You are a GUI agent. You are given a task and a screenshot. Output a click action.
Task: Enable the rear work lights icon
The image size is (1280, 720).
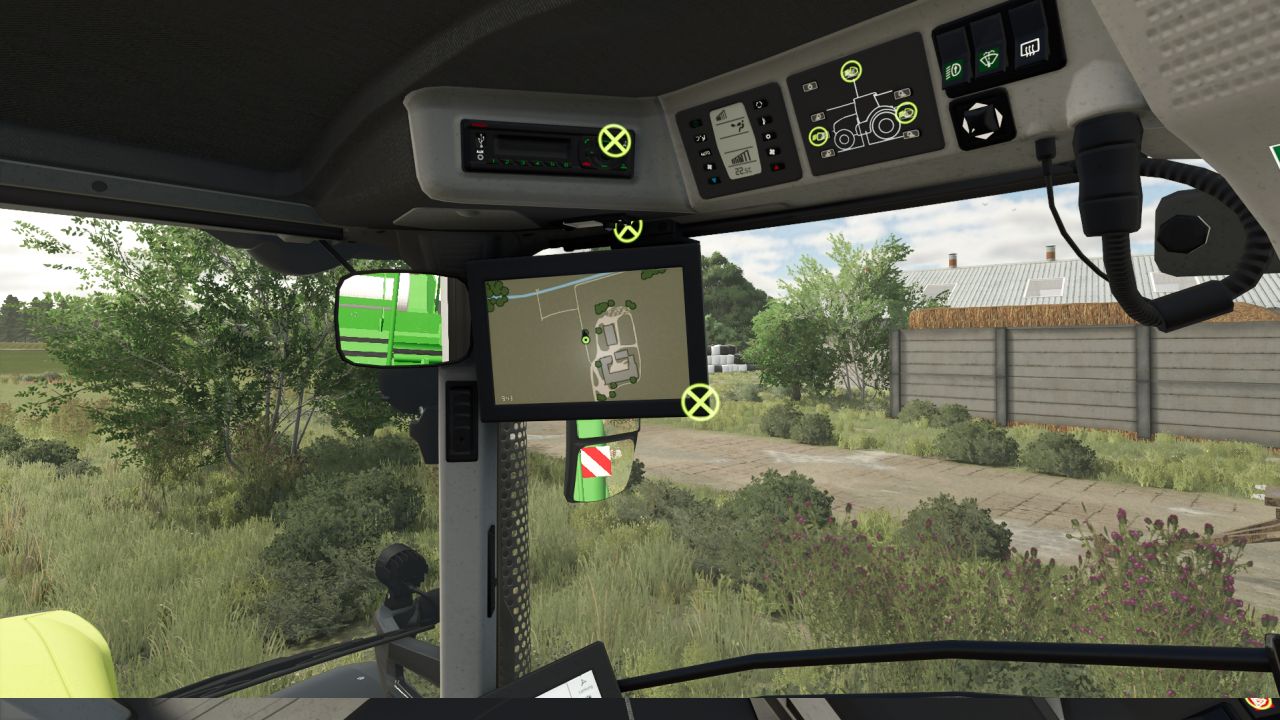[906, 113]
